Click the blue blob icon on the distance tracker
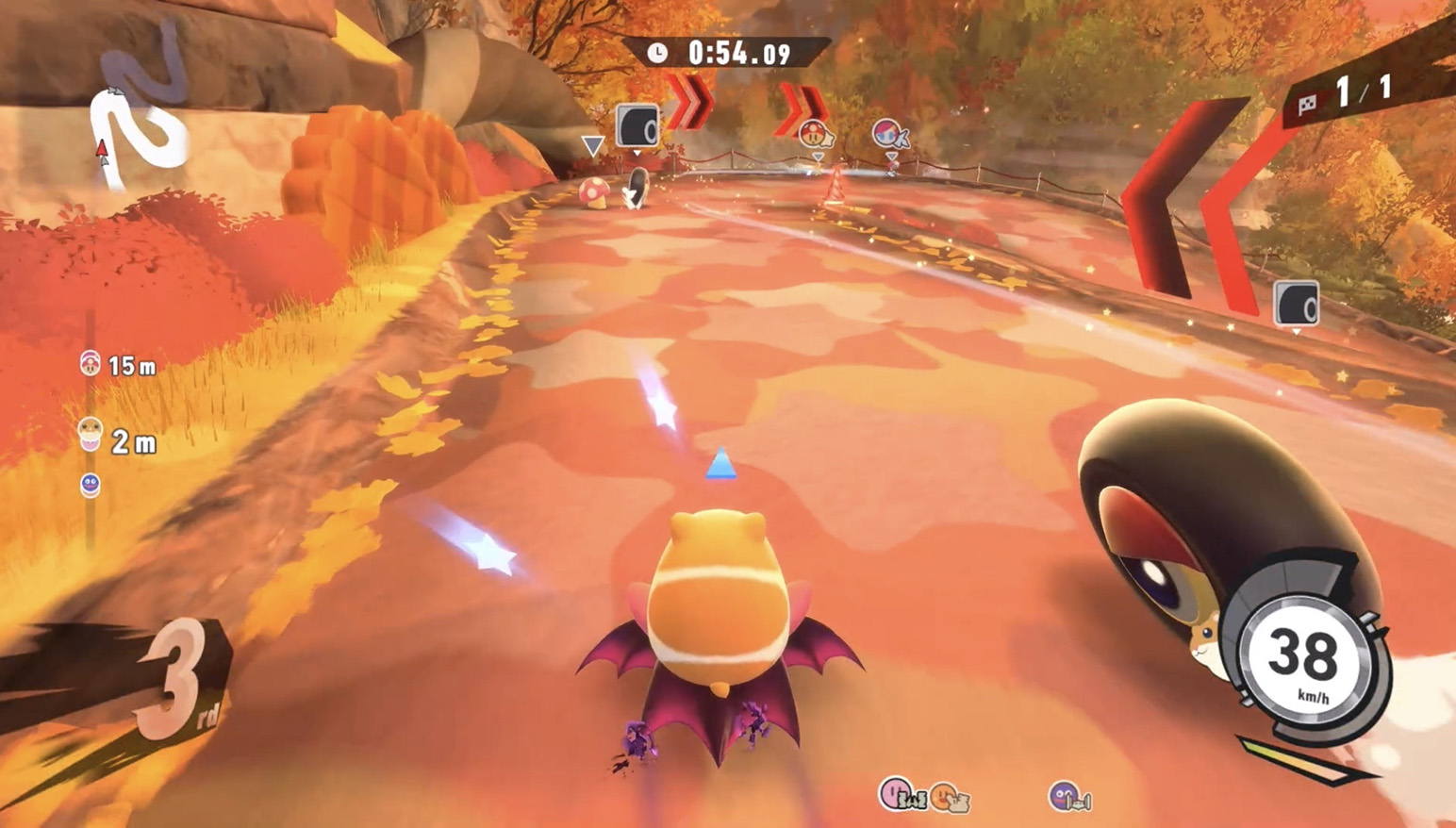This screenshot has width=1456, height=828. (91, 485)
